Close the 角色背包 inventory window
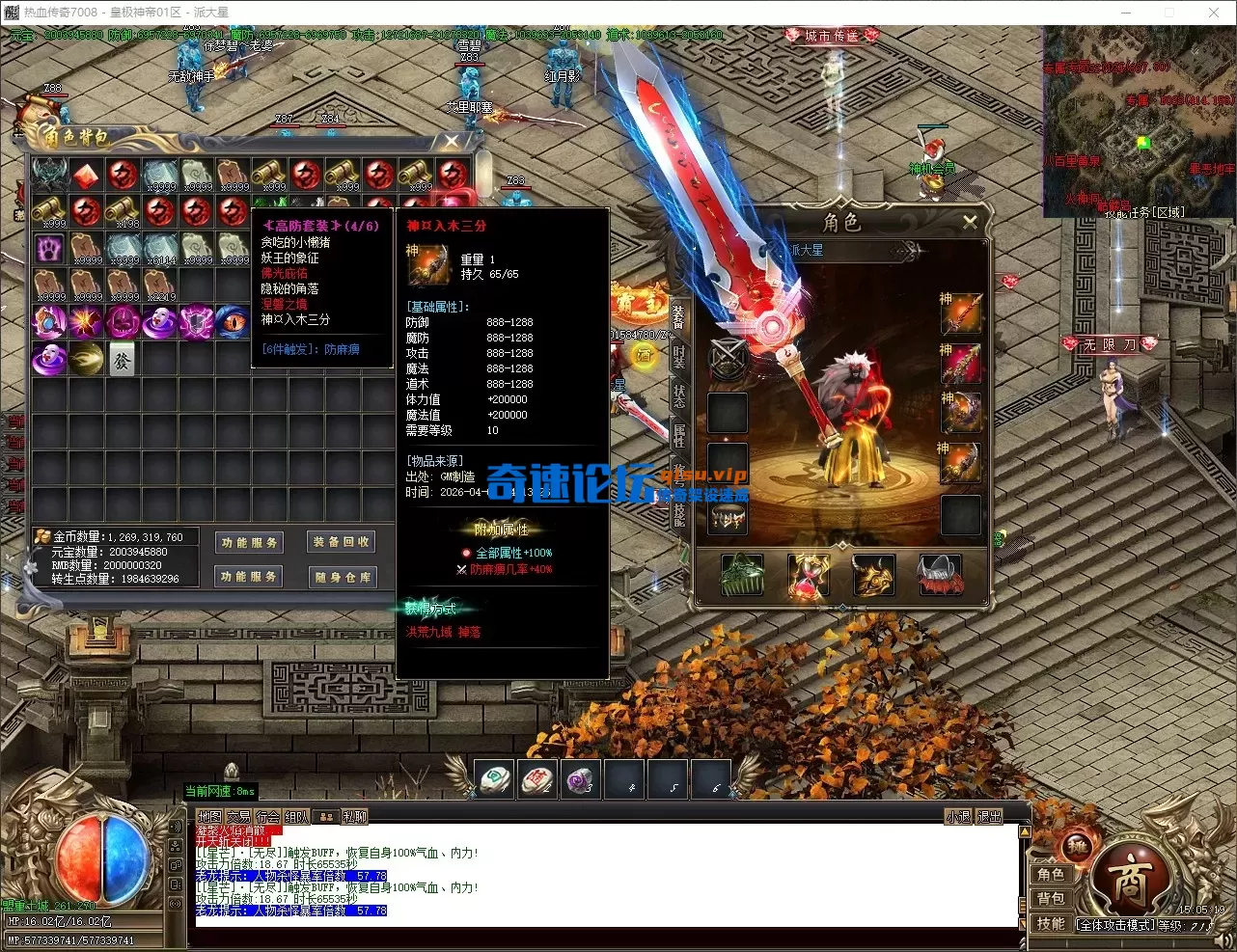The height and width of the screenshot is (952, 1237). [451, 142]
